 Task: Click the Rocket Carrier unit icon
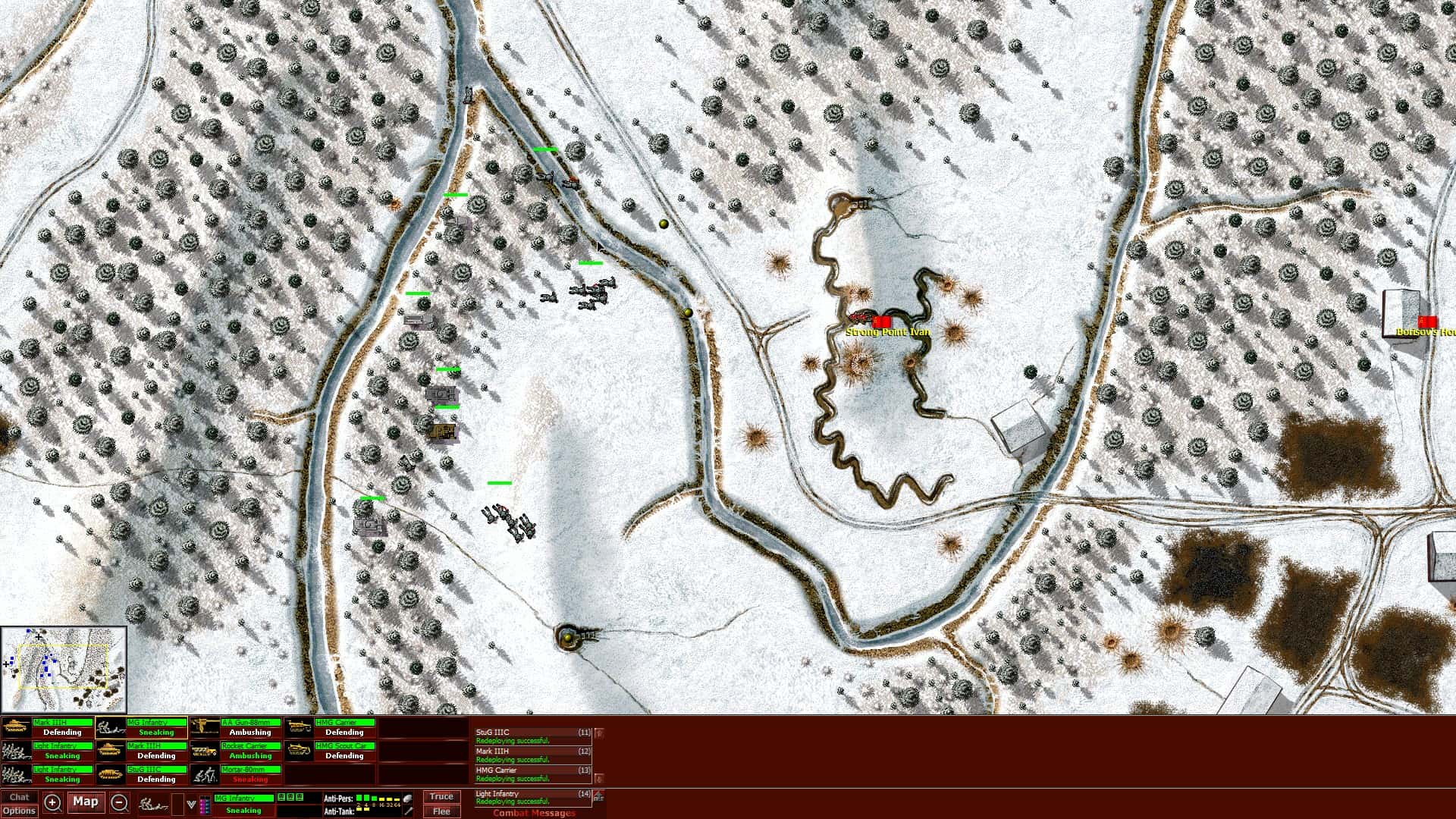(206, 751)
